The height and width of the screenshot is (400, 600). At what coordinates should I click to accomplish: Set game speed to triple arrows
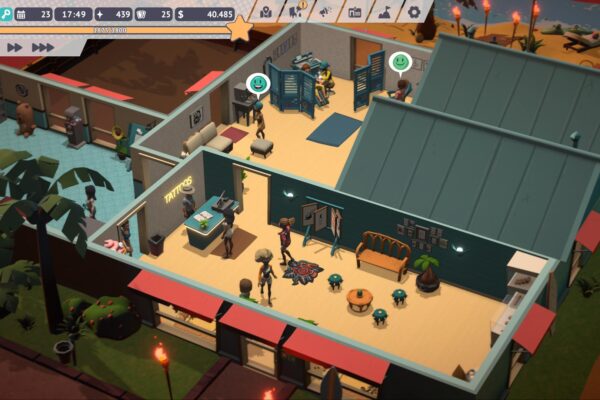(x=43, y=47)
